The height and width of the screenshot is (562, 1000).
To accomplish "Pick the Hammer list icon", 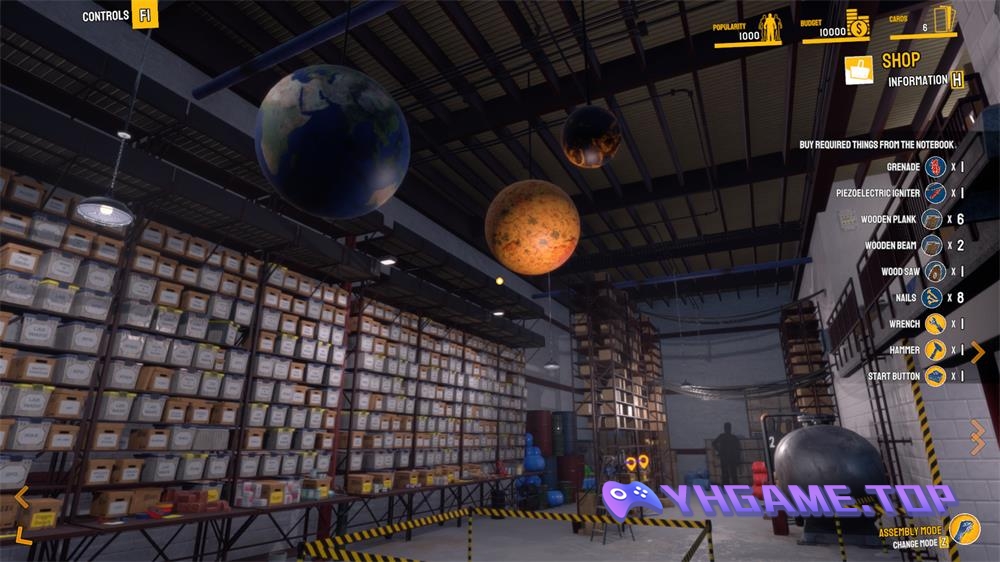I will 936,350.
